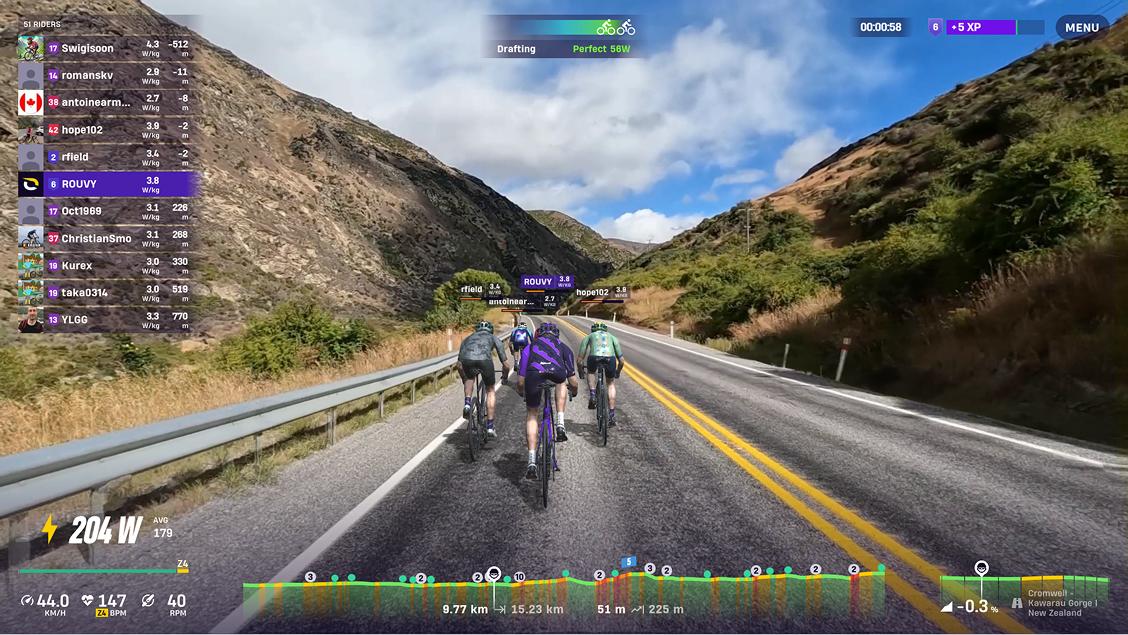1128x635 pixels.
Task: Click Kurex in the rider list
Action: [x=105, y=266]
